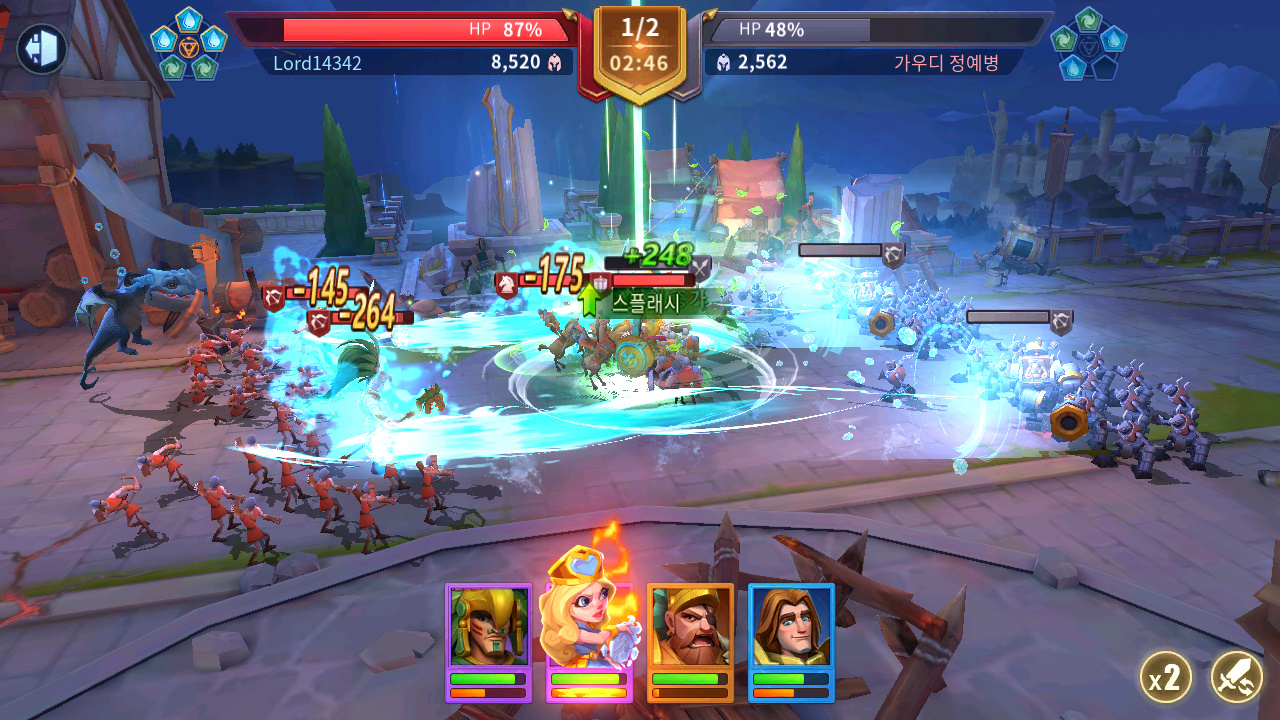Screen dimensions: 1280x720
Task: Inspect the enemy's elemental formation emblem
Action: pos(1089,44)
